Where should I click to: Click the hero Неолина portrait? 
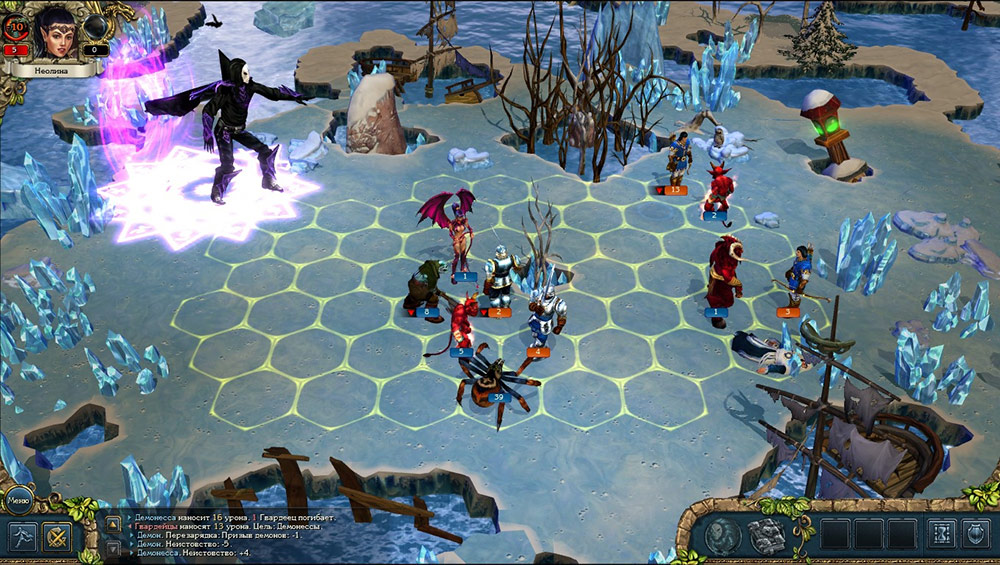tap(56, 32)
